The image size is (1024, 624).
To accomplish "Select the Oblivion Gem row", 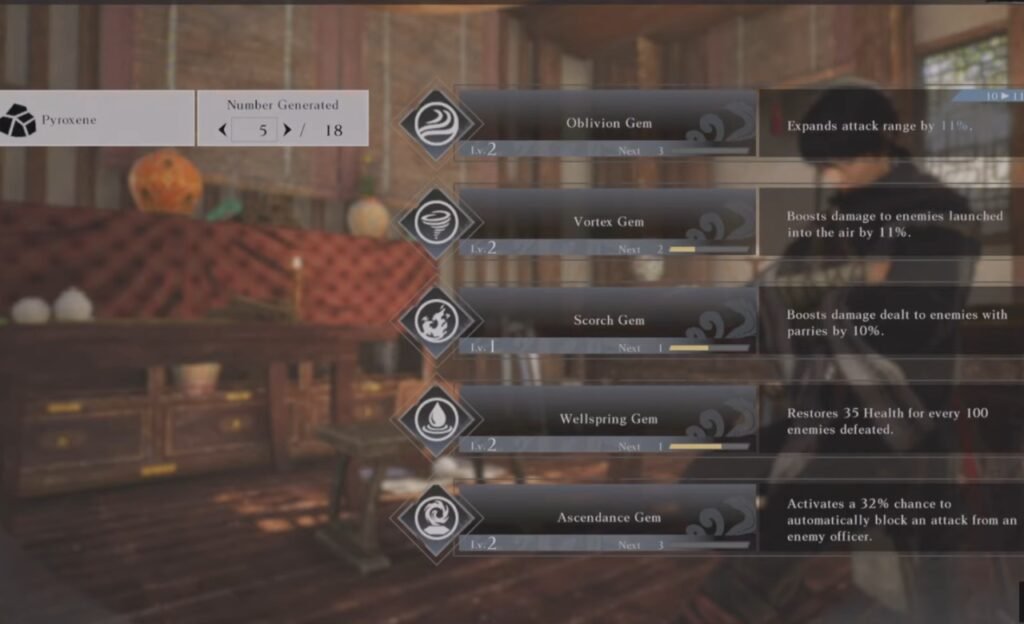I will point(607,123).
